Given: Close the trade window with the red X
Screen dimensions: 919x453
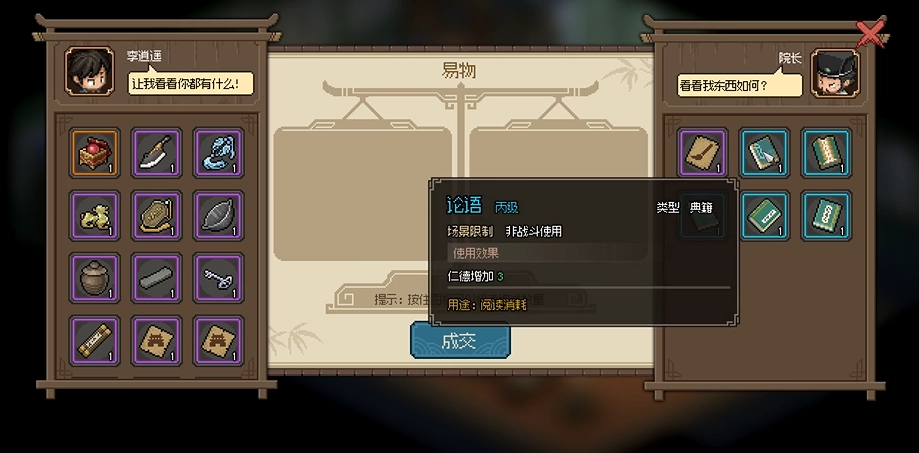Looking at the screenshot, I should pyautogui.click(x=871, y=34).
